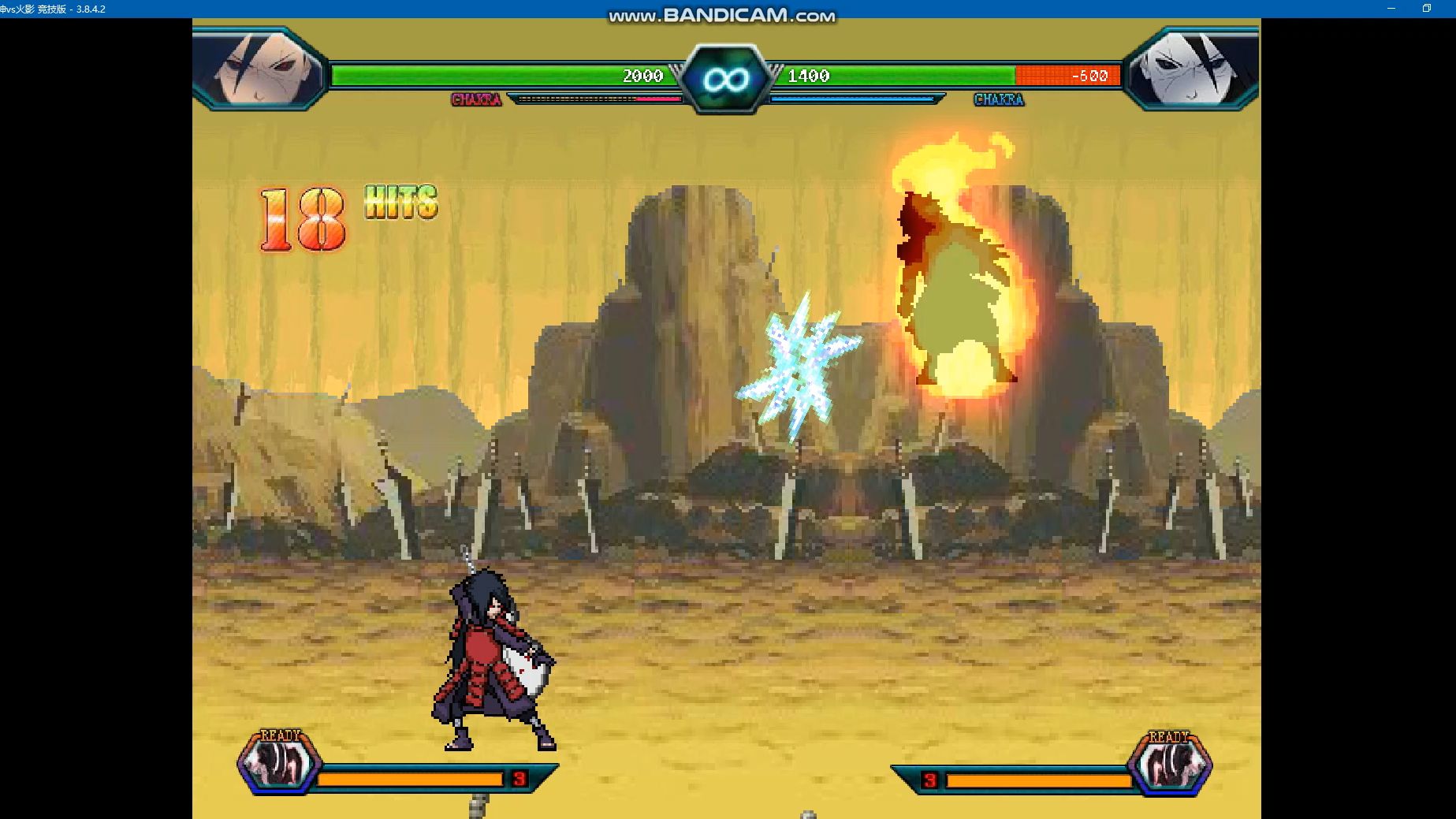Click the left CHAKRA label
Image resolution: width=1456 pixels, height=819 pixels.
point(476,100)
